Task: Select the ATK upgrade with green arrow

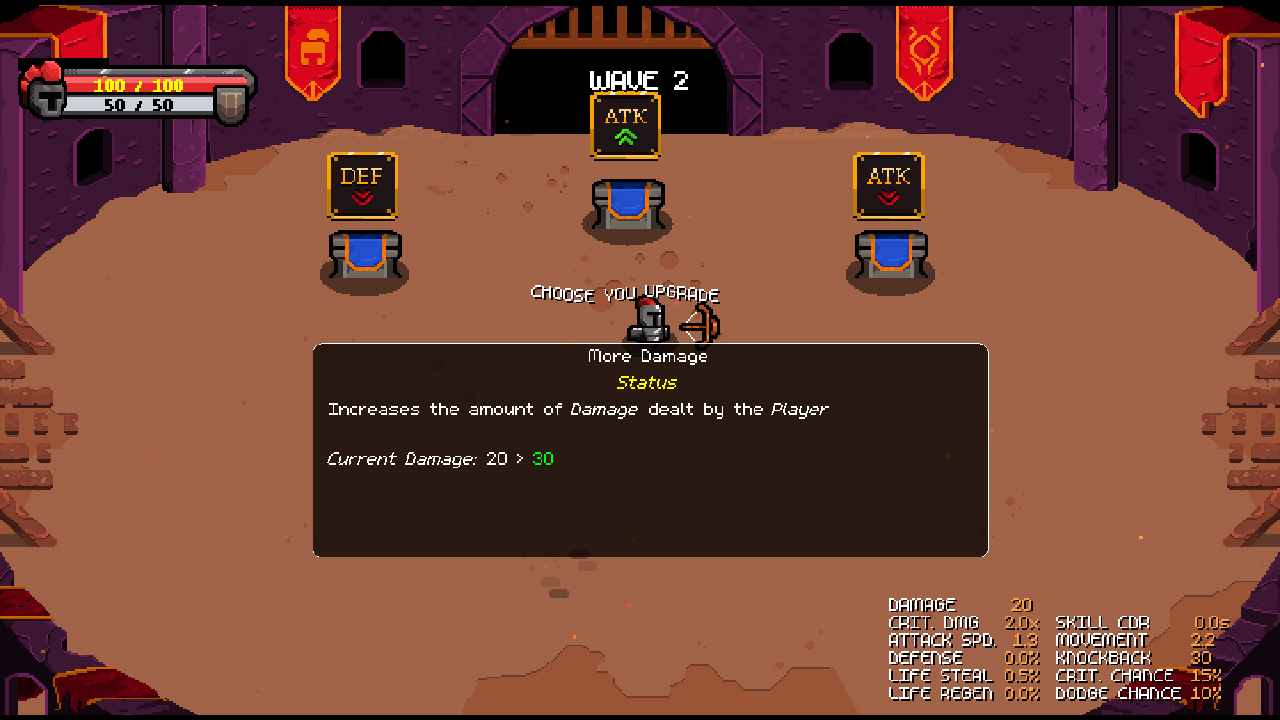Action: tap(625, 125)
